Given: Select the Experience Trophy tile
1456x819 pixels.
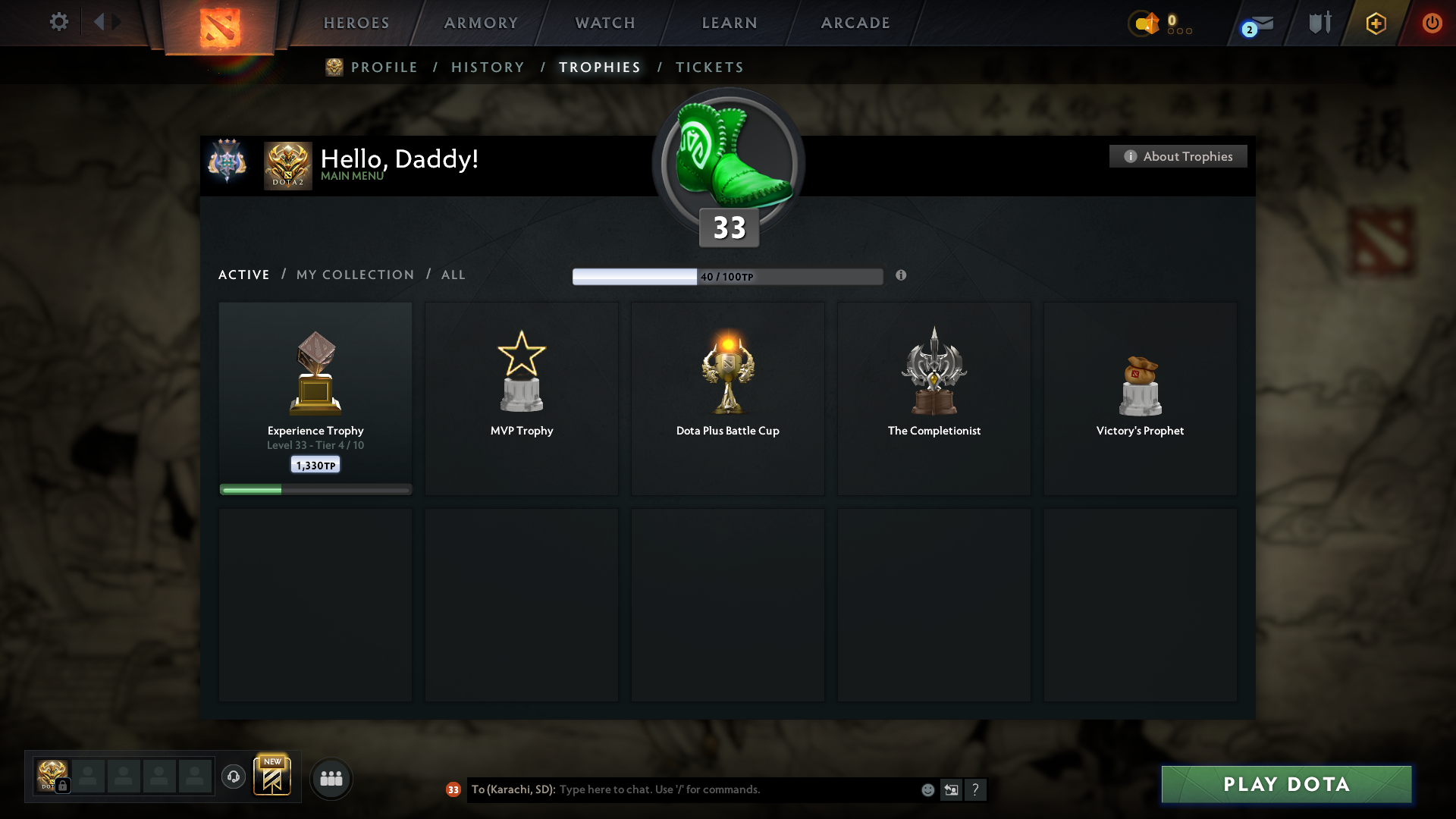Looking at the screenshot, I should [315, 398].
